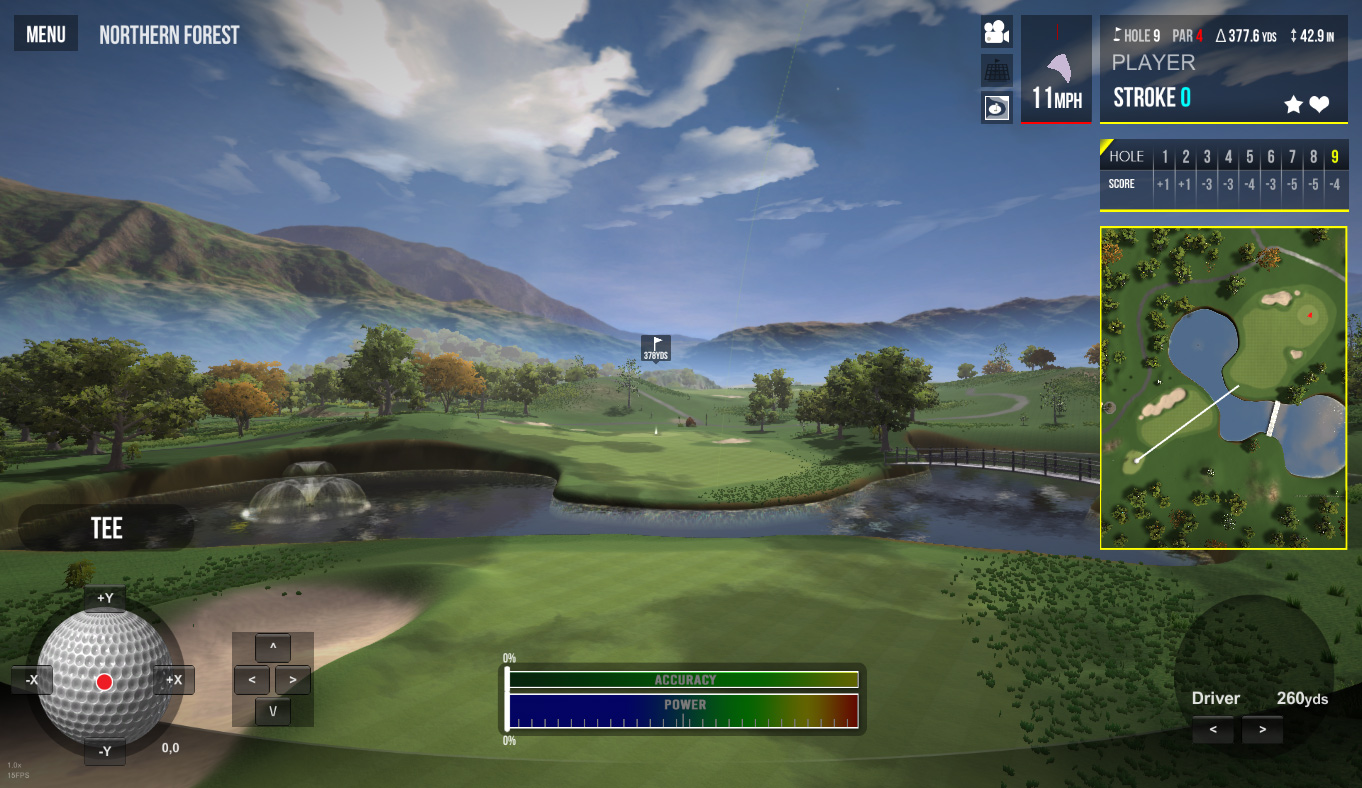The image size is (1362, 788).
Task: Click the star icon in the player panel
Action: click(x=1293, y=104)
